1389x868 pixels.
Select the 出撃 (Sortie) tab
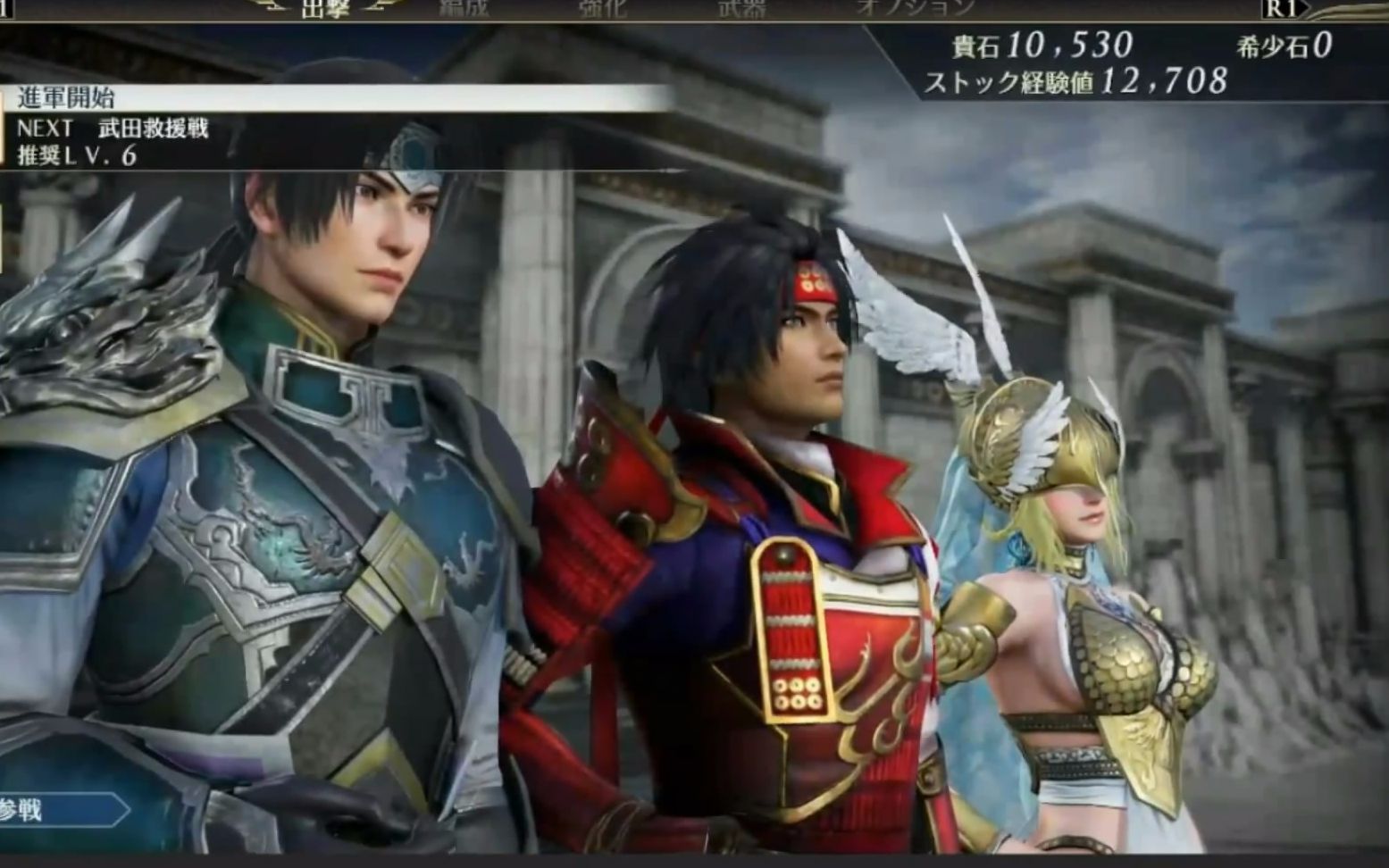(325, 9)
